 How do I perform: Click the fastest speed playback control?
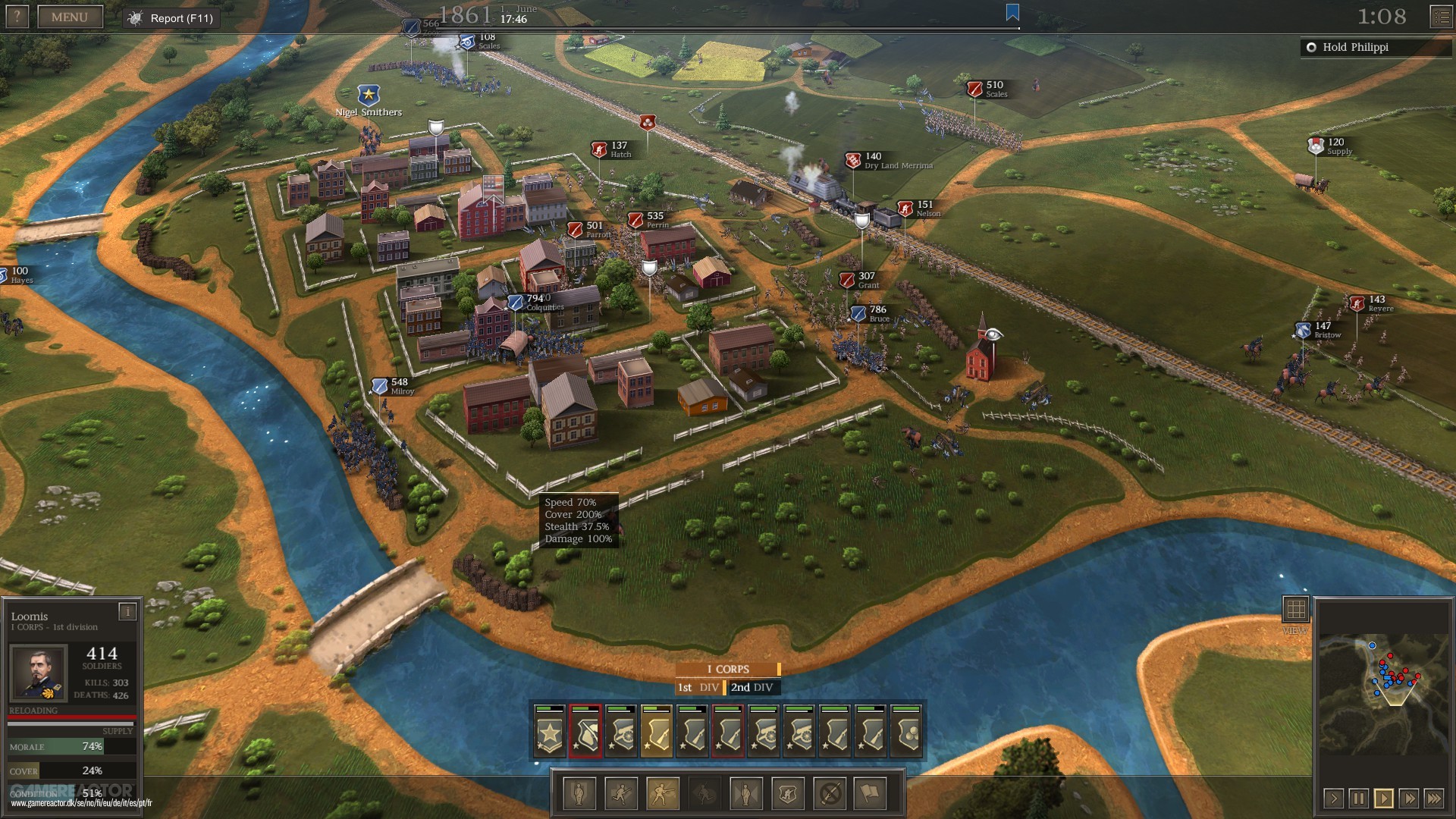pyautogui.click(x=1434, y=798)
